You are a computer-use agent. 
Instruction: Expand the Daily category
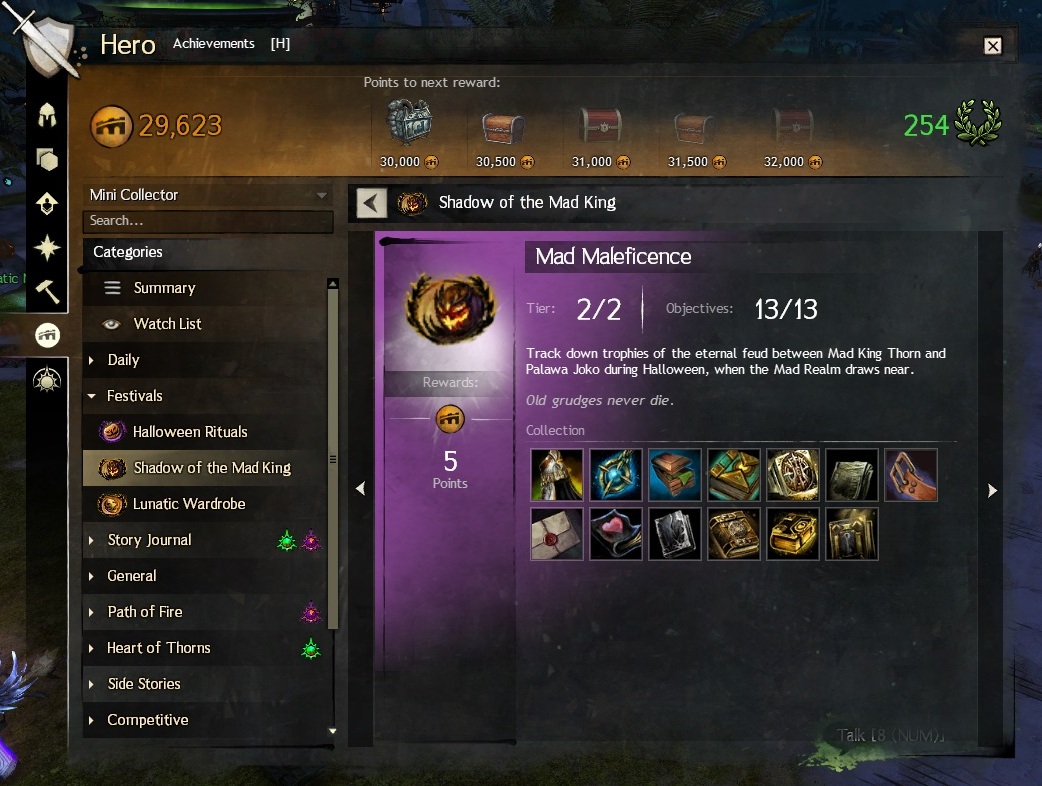pyautogui.click(x=123, y=360)
